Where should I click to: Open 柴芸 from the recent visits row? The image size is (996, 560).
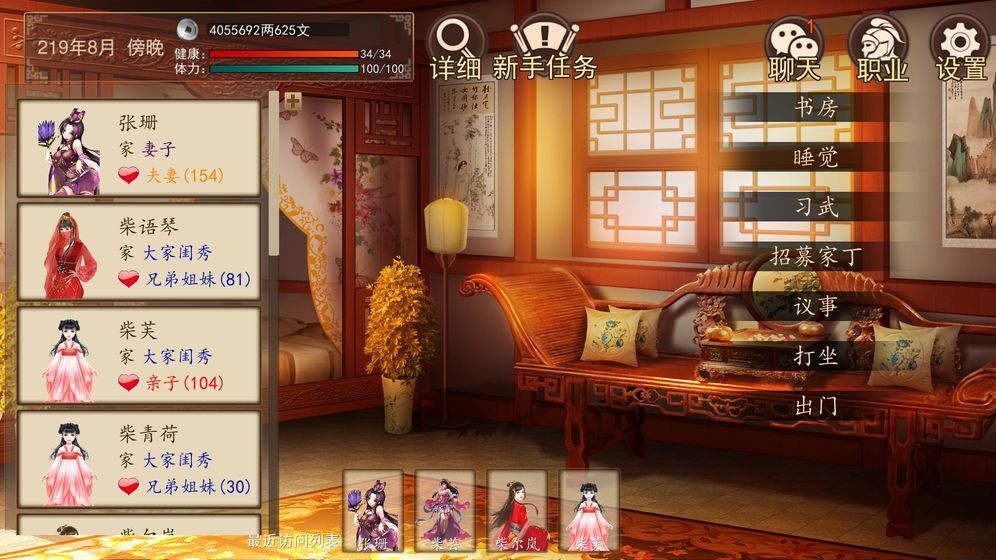(445, 510)
